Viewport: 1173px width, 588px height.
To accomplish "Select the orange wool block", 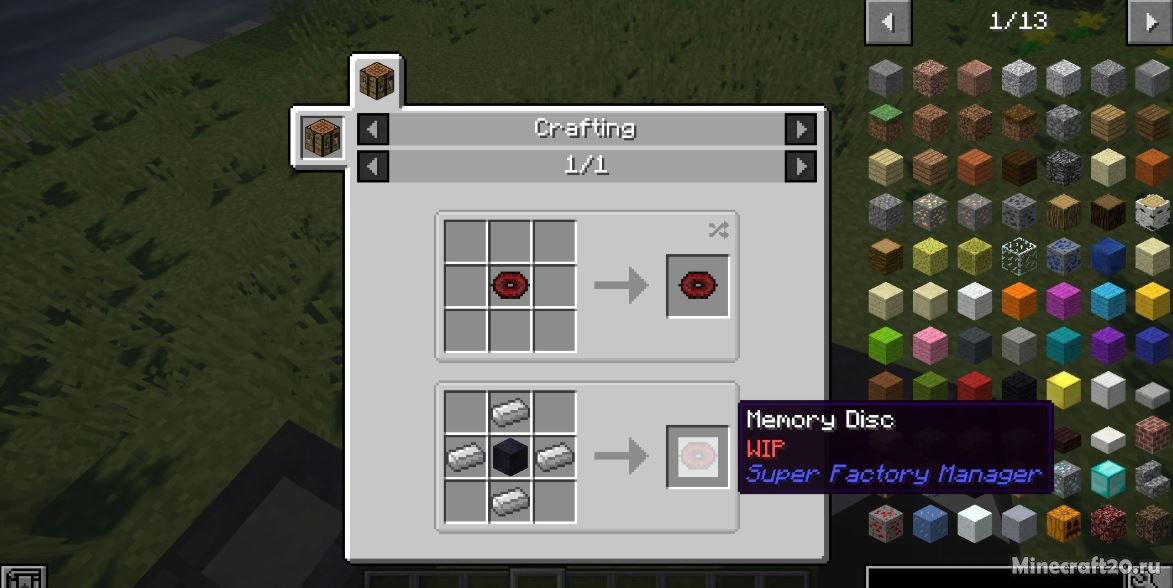I will point(1020,299).
